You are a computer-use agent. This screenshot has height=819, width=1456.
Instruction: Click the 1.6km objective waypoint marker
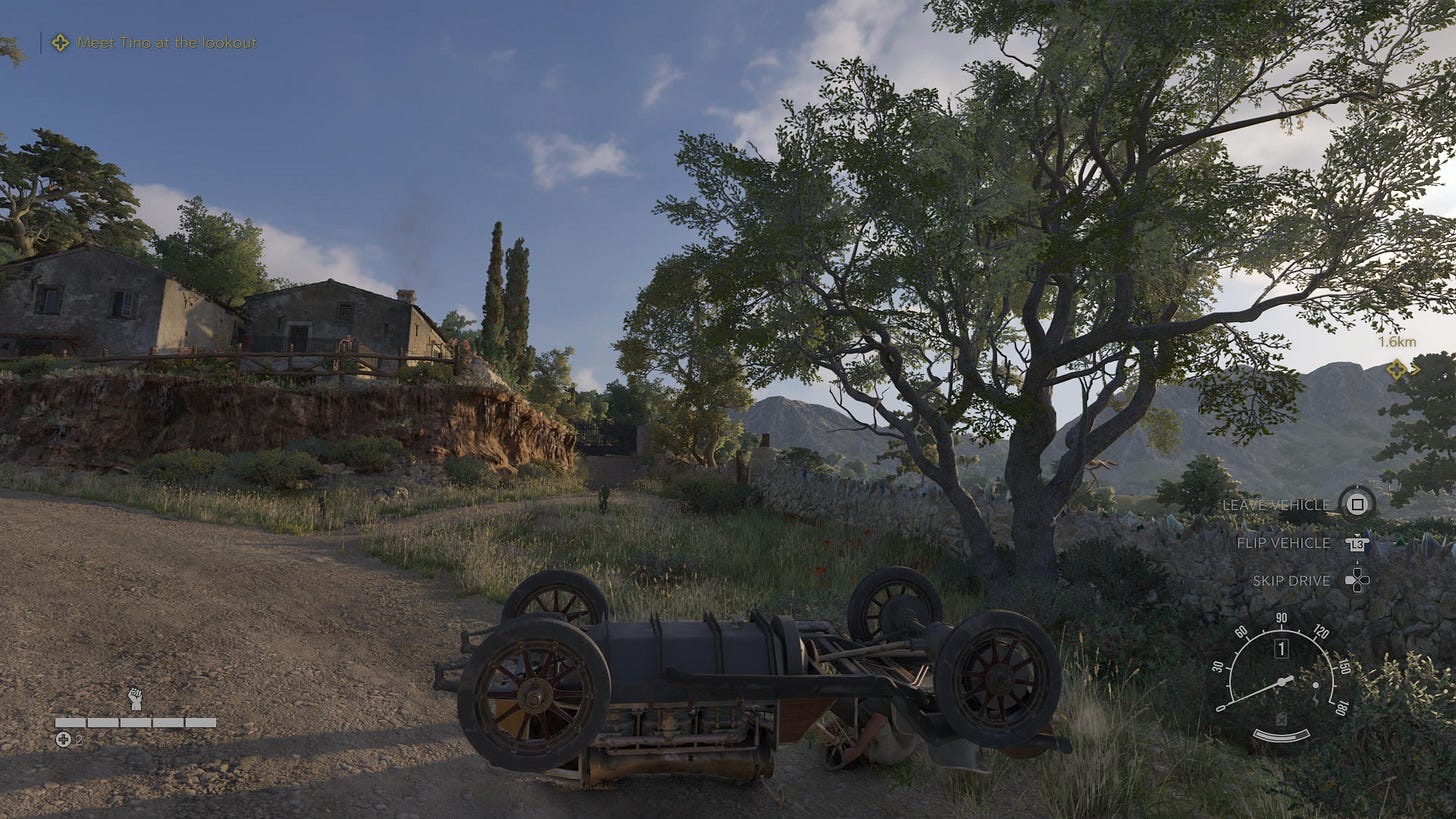[1397, 369]
